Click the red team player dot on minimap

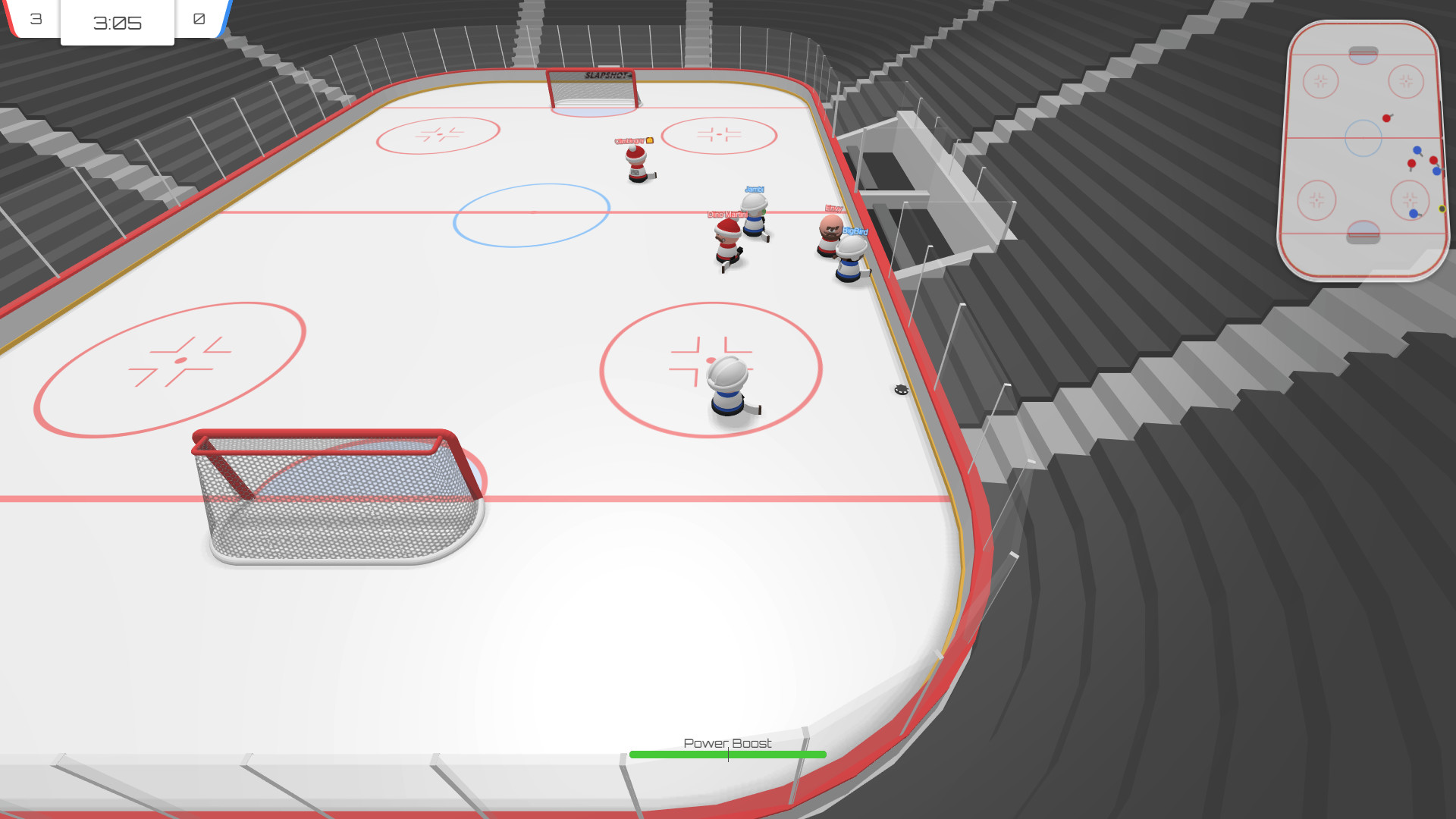point(1410,162)
